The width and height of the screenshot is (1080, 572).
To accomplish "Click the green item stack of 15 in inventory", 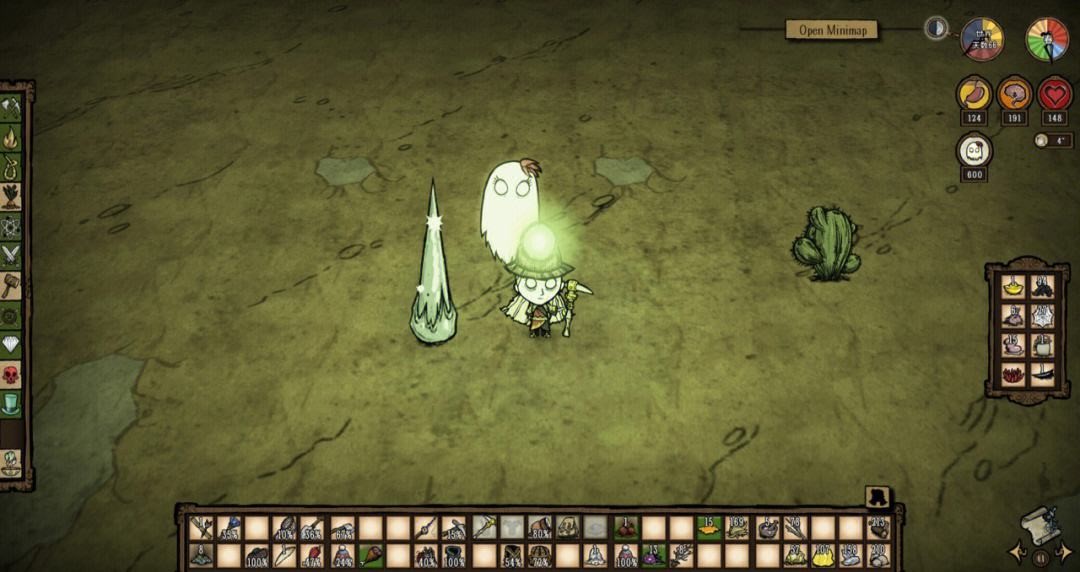I will click(709, 527).
